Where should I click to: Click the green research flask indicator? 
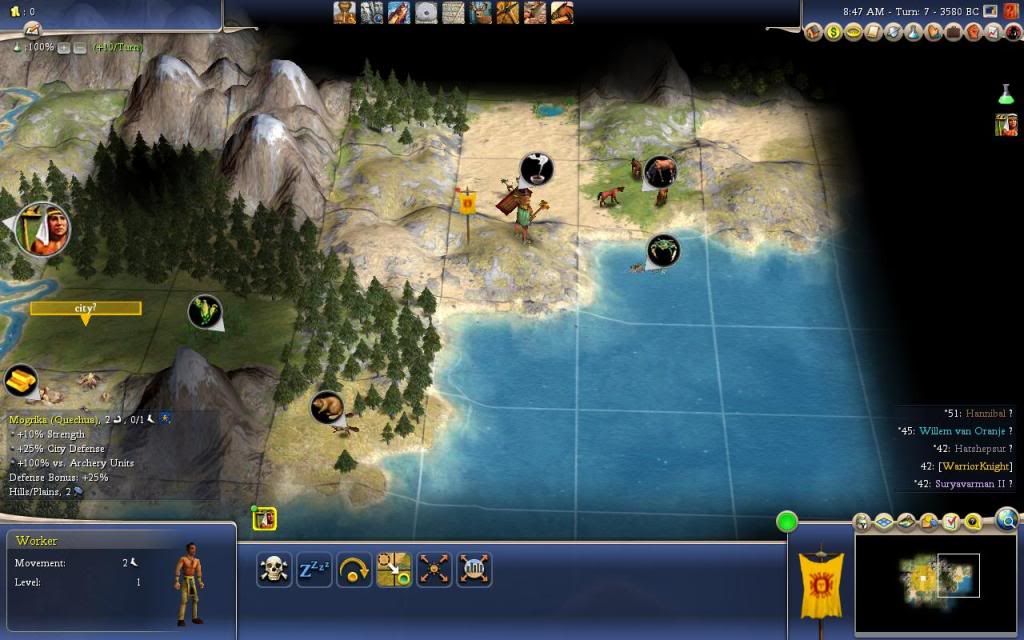(1005, 94)
